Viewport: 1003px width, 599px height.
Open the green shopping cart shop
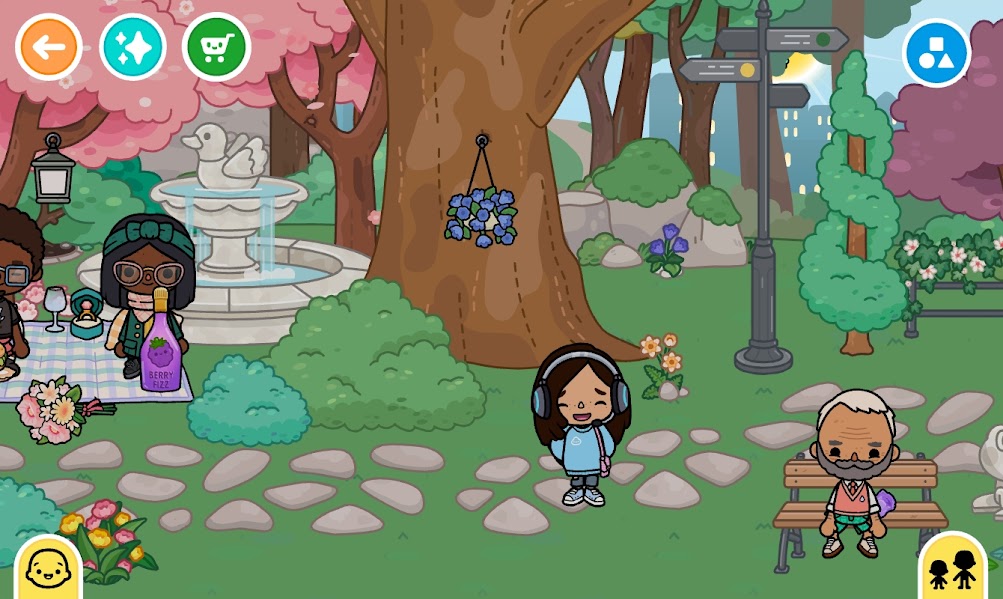click(217, 47)
